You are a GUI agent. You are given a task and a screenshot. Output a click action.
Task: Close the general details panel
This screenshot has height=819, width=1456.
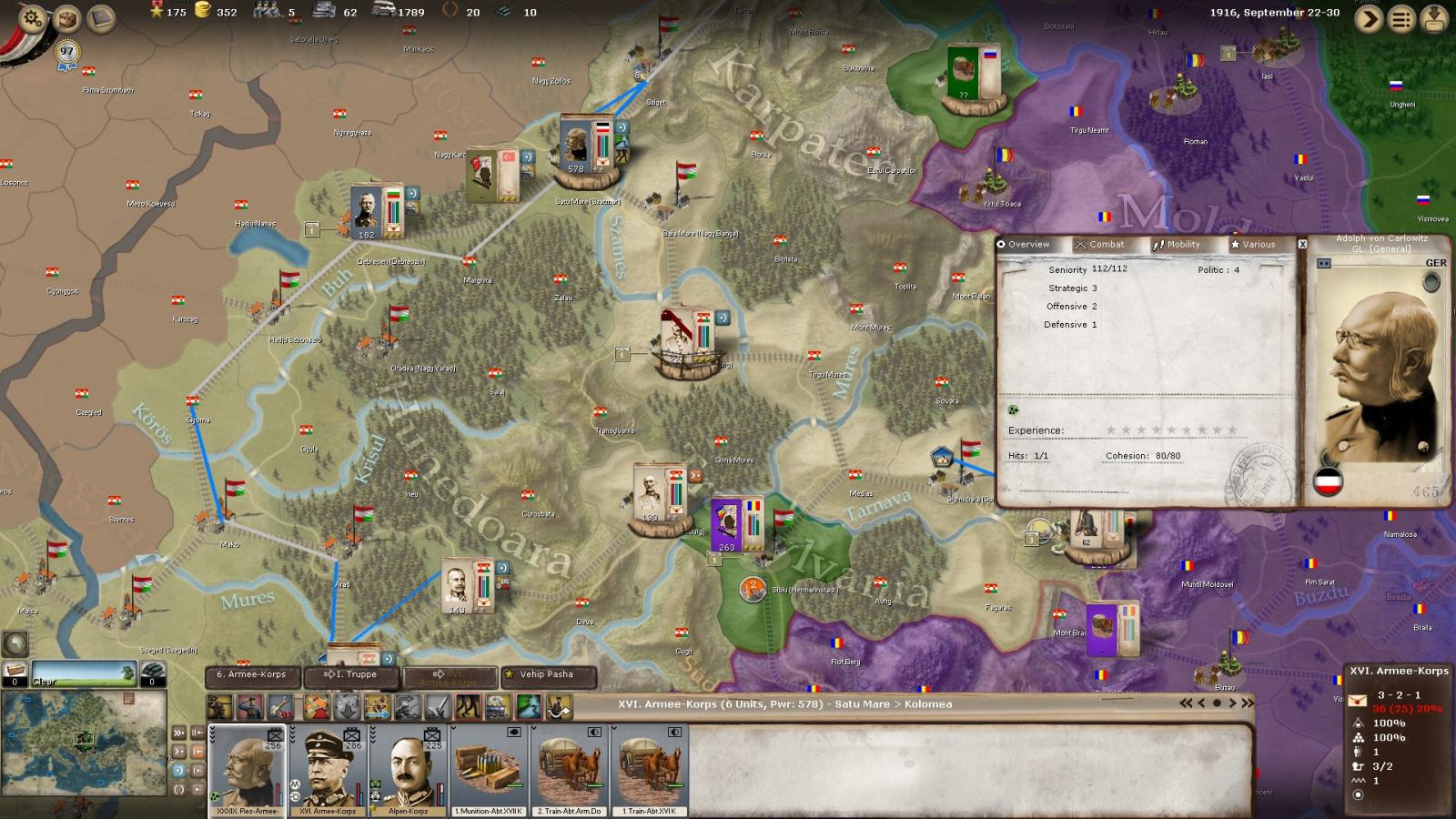coord(1302,245)
